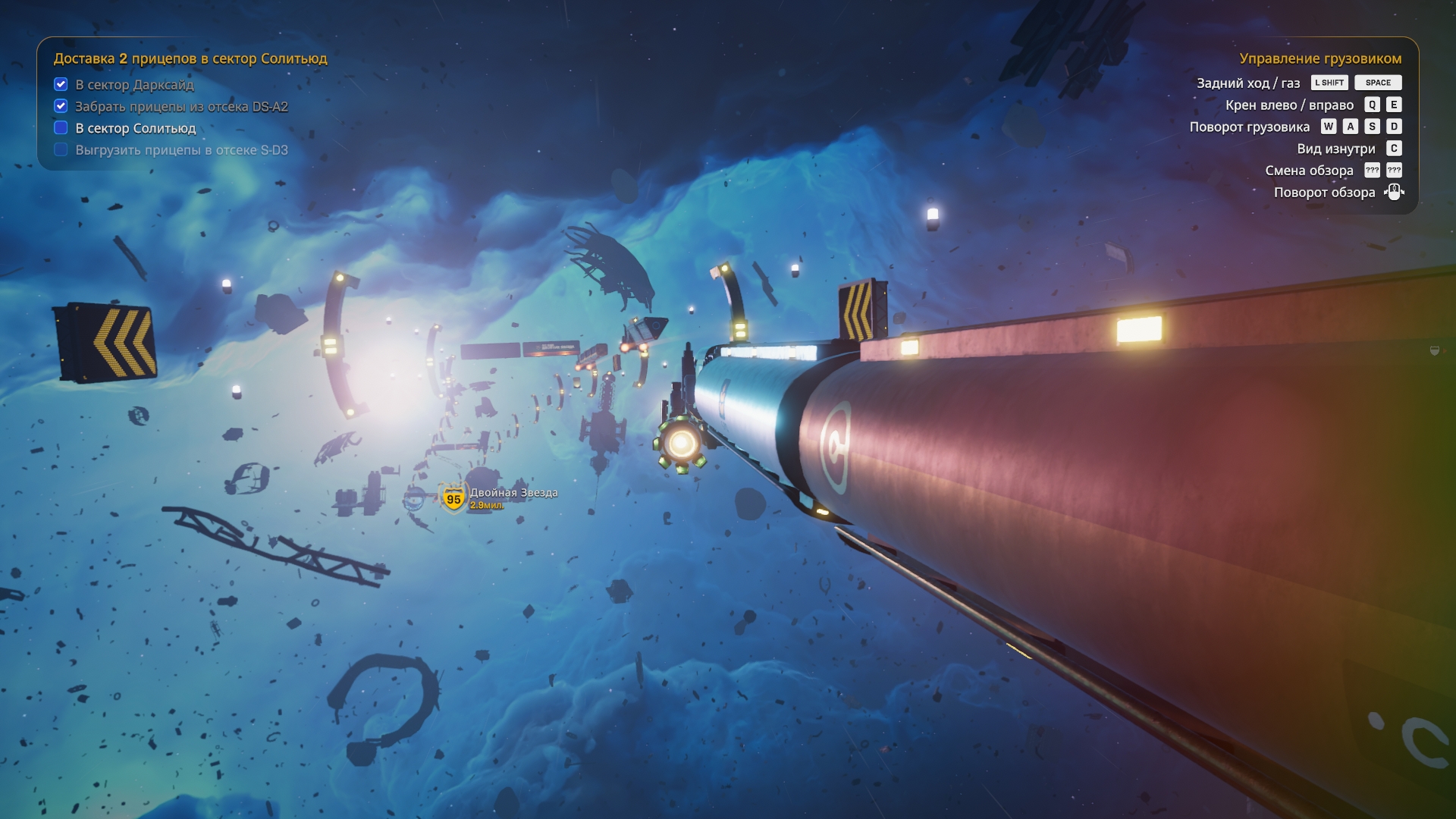Select the "Управление грузовиком" controls panel header

(1319, 58)
